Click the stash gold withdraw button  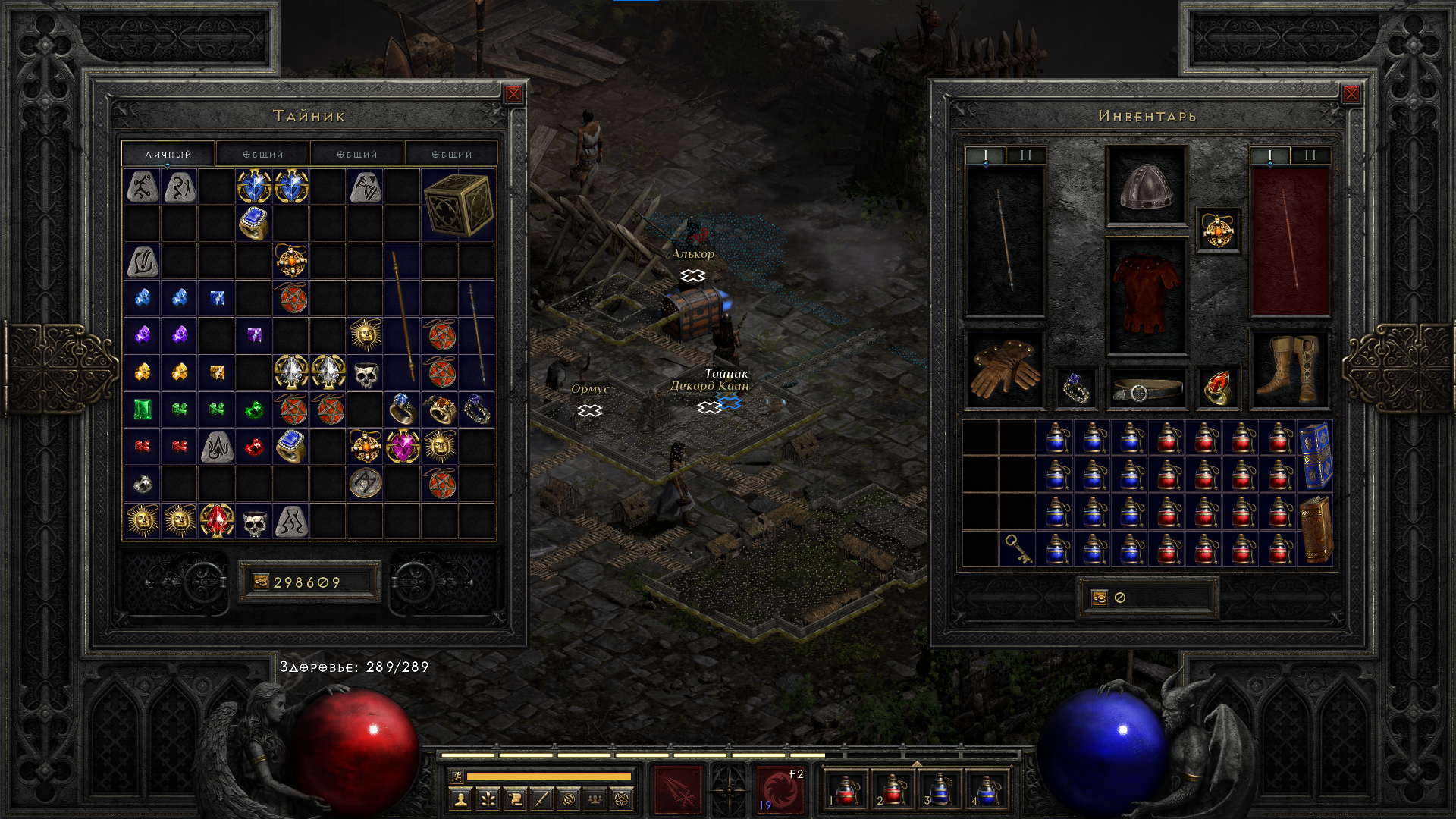(x=261, y=582)
